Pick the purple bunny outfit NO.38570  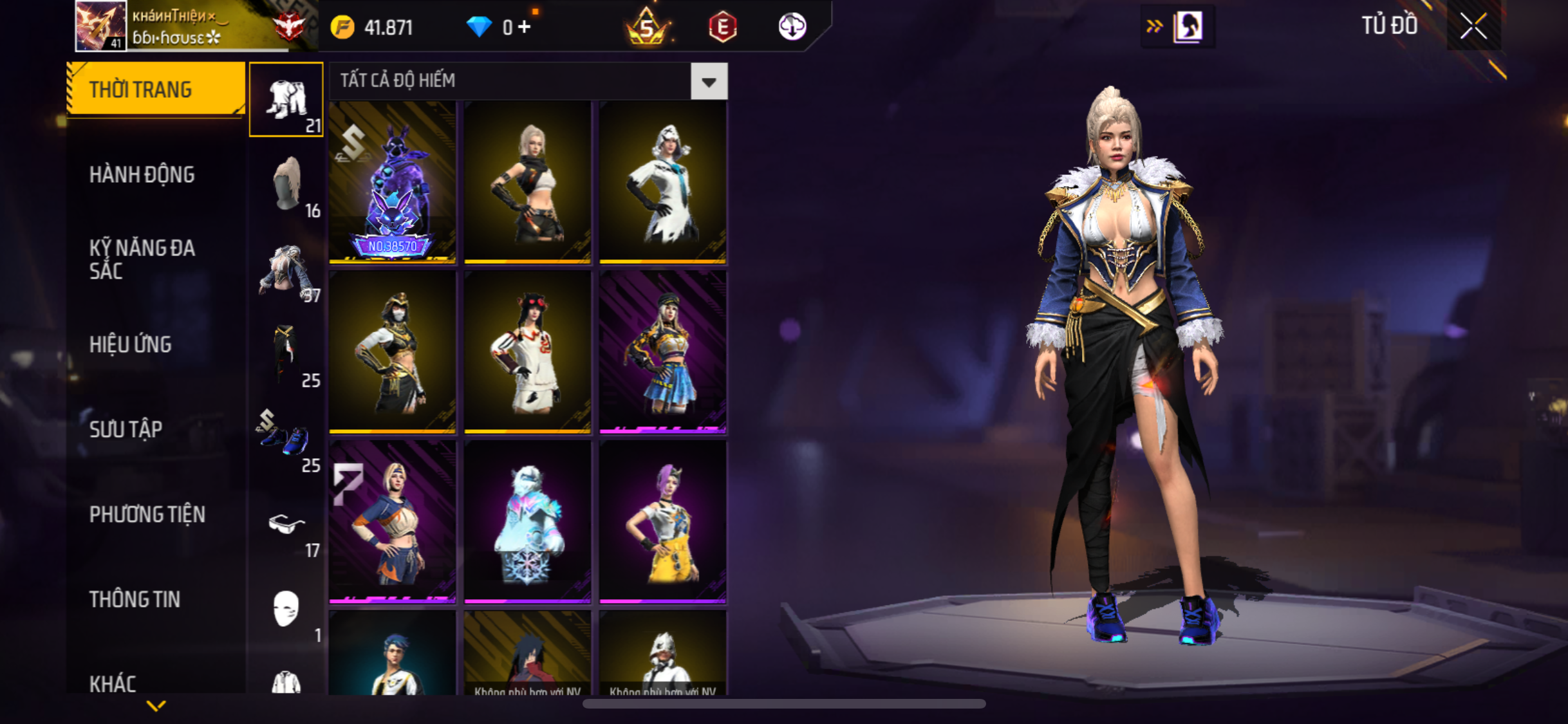(393, 183)
